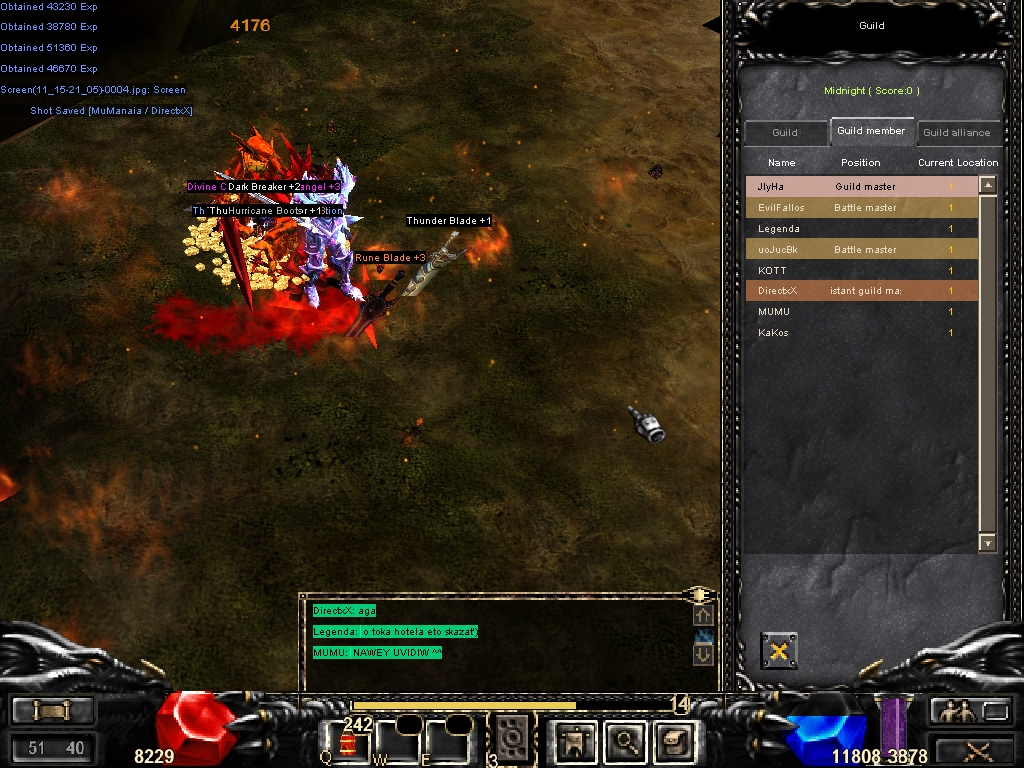The height and width of the screenshot is (768, 1024).
Task: Click the member list scroll-up arrow
Action: pyautogui.click(x=988, y=185)
